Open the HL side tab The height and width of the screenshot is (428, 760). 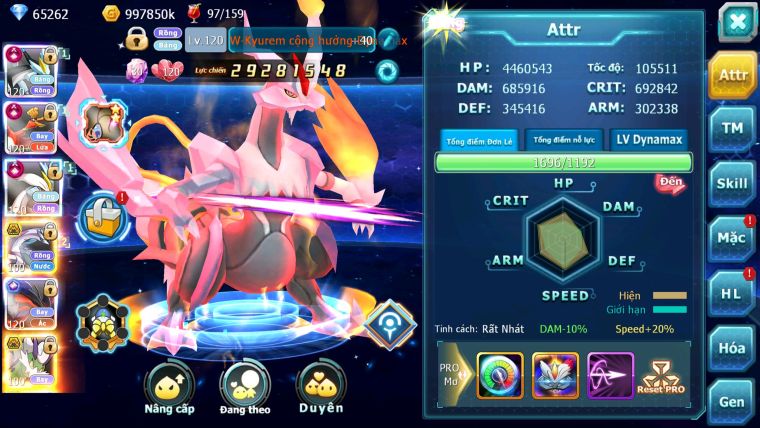pyautogui.click(x=732, y=293)
